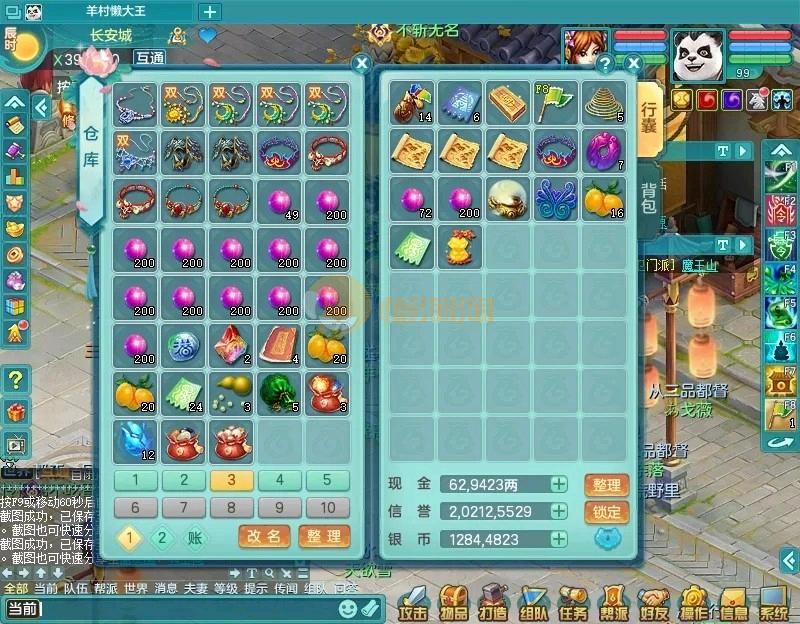Add cash with the plus beside 现金

coord(559,485)
